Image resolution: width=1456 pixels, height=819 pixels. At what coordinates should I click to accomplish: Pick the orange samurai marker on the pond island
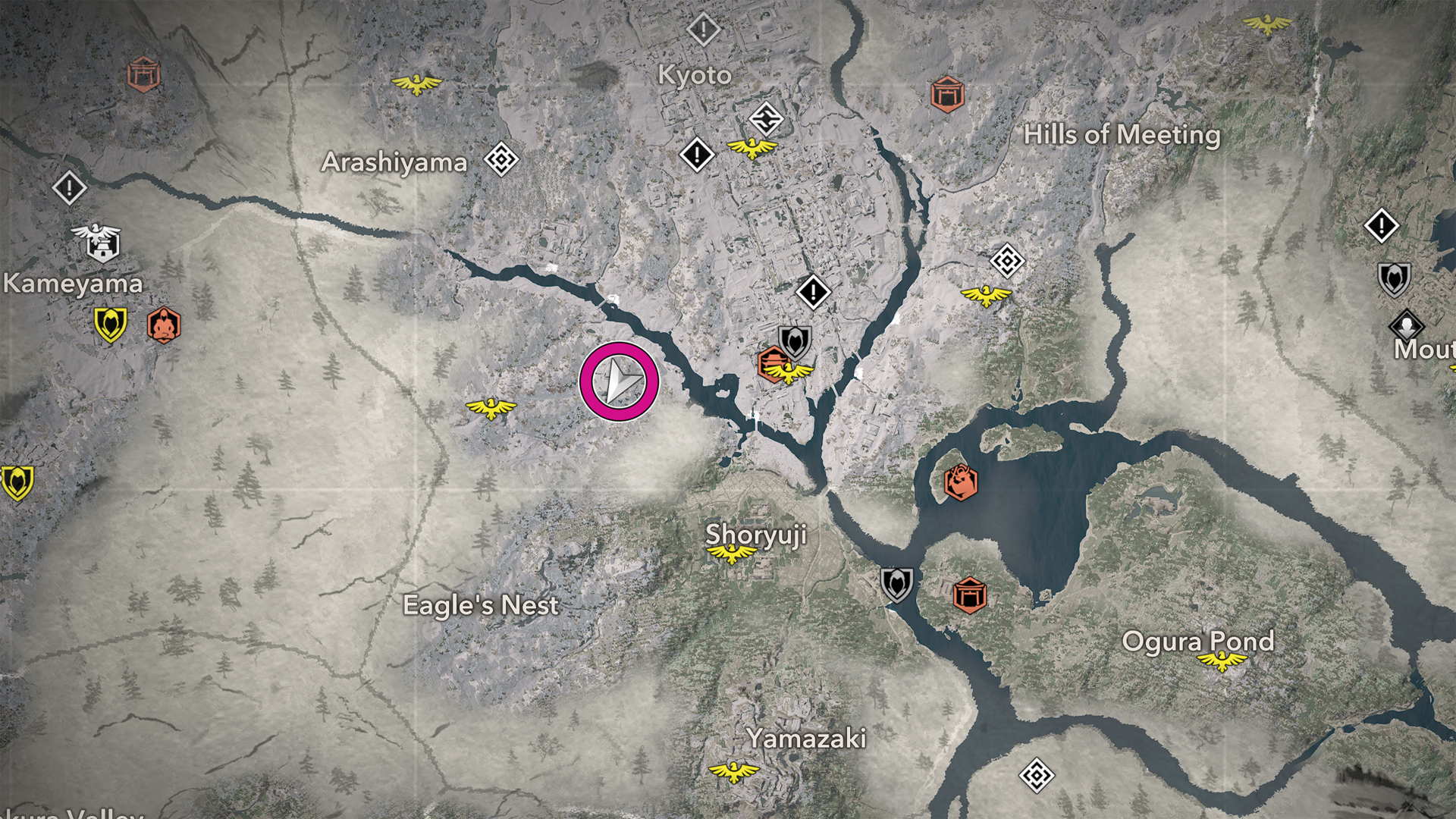960,482
